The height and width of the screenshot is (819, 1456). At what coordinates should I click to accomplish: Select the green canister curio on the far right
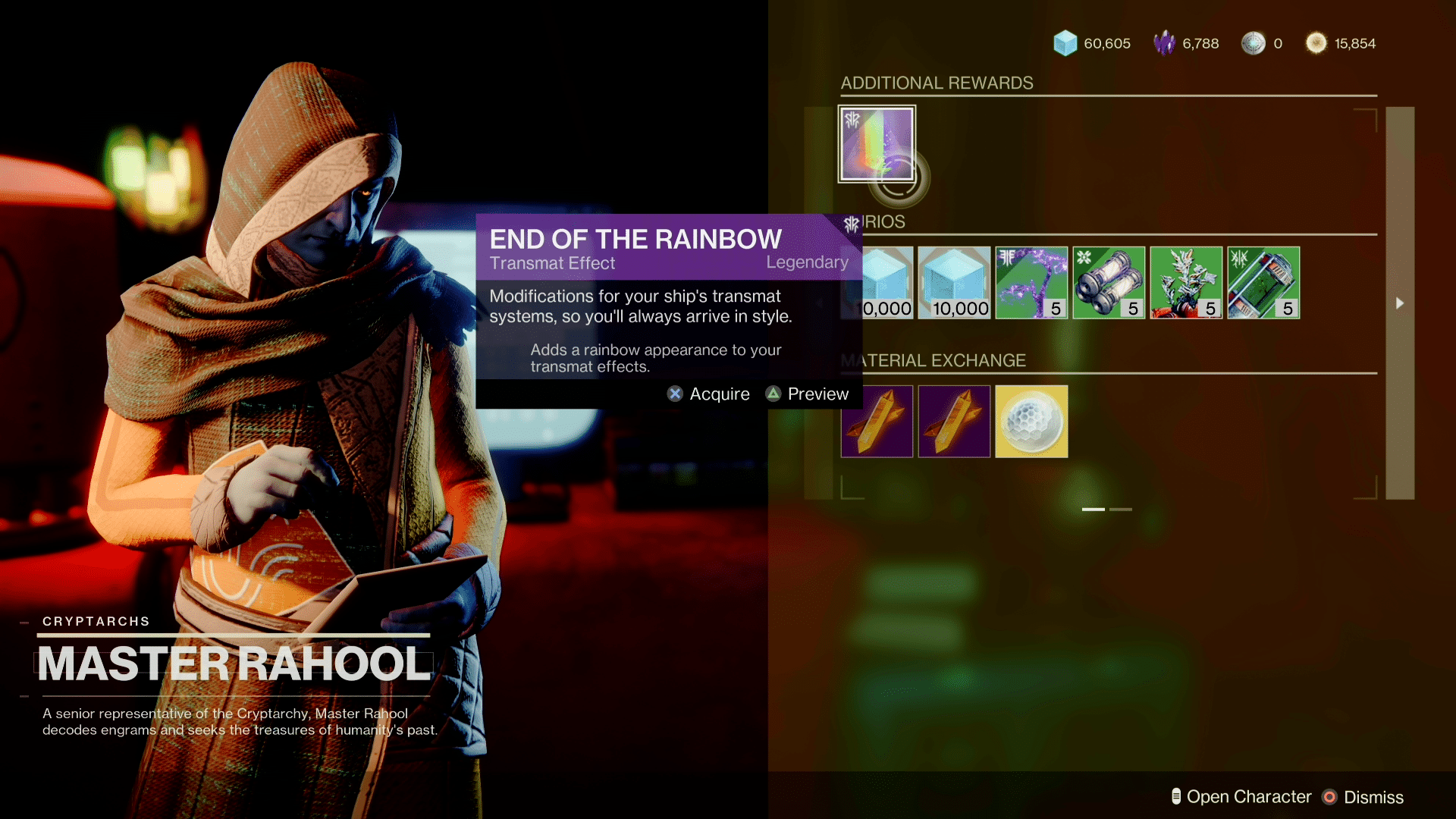click(1263, 282)
